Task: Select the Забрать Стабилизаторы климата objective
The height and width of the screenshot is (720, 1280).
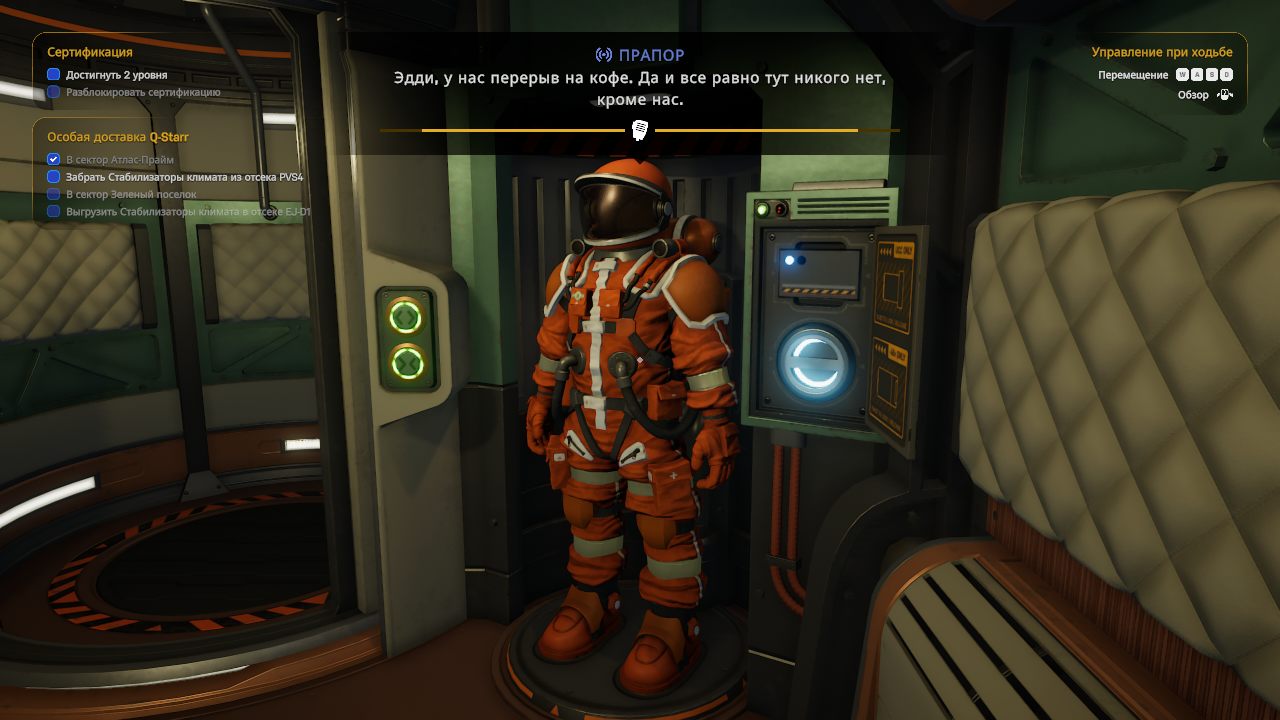Action: pos(184,177)
